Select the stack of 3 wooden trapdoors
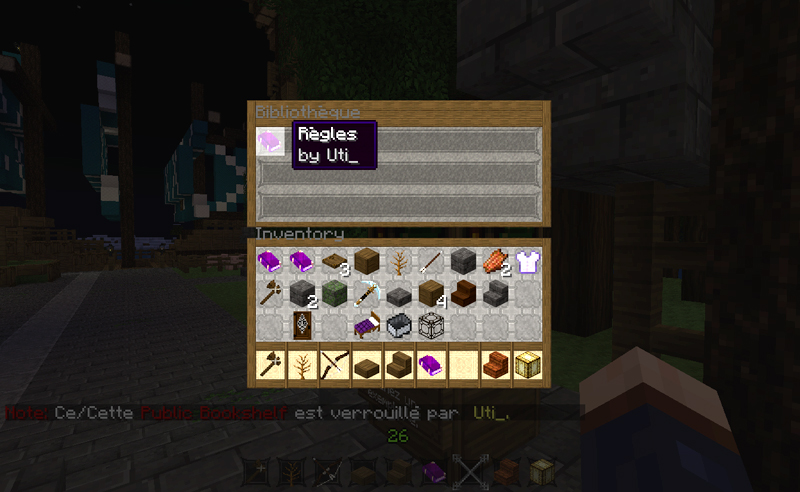This screenshot has width=800, height=492. [x=335, y=262]
